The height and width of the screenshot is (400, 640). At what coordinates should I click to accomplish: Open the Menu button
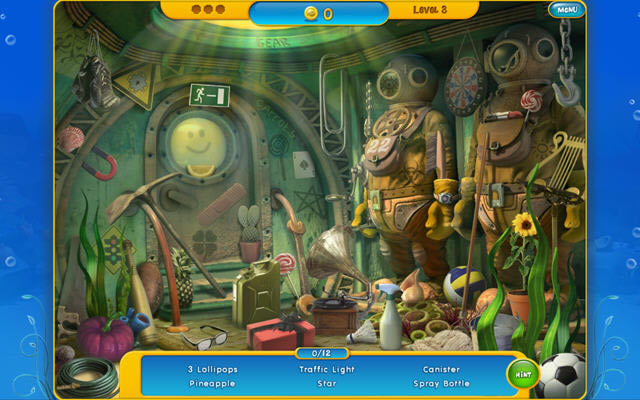(565, 10)
